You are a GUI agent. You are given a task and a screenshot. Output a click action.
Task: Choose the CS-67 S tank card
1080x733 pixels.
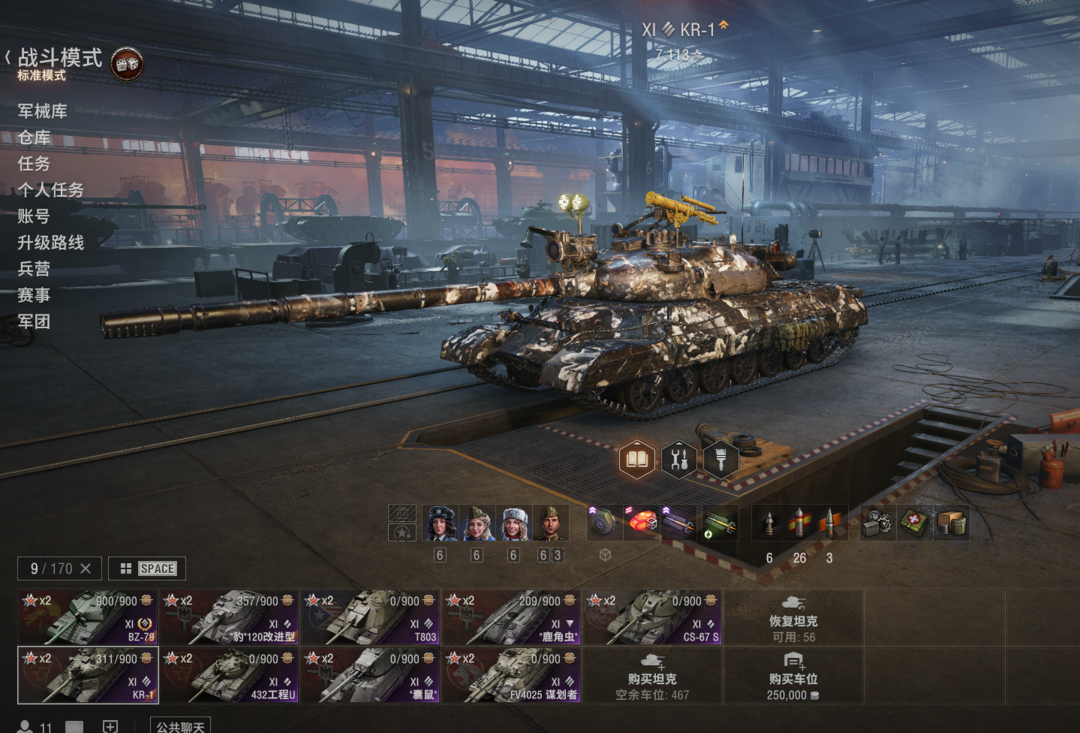(x=652, y=617)
